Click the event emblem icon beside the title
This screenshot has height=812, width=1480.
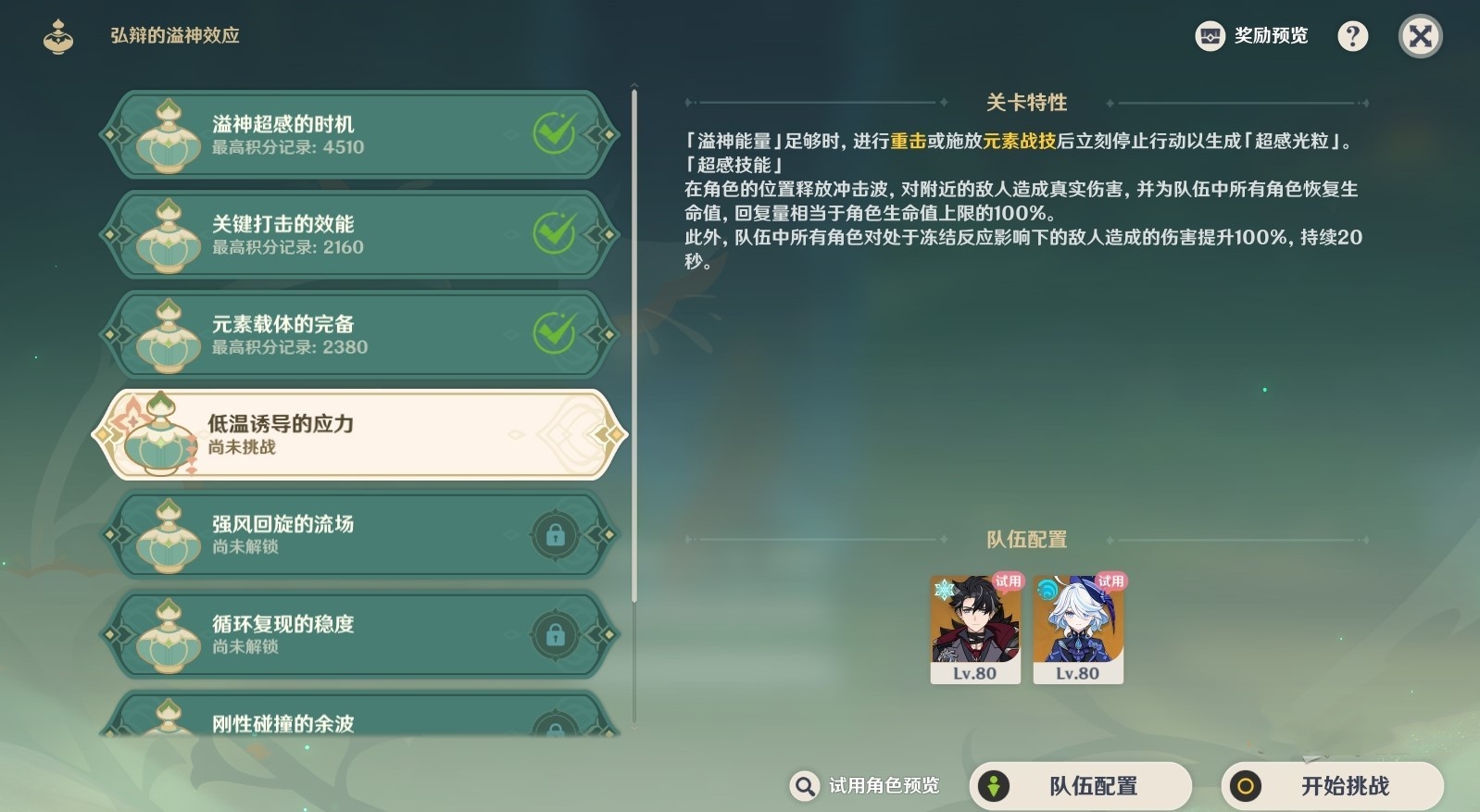point(58,35)
